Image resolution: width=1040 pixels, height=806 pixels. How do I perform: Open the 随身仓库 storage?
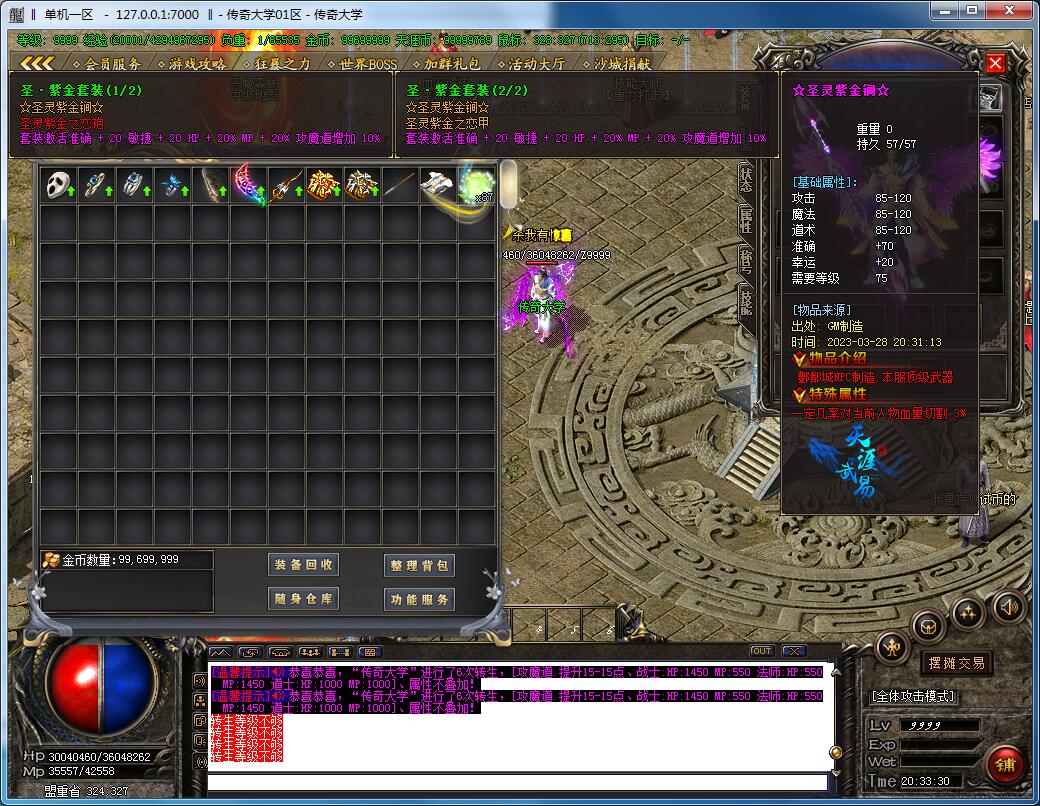[x=305, y=599]
